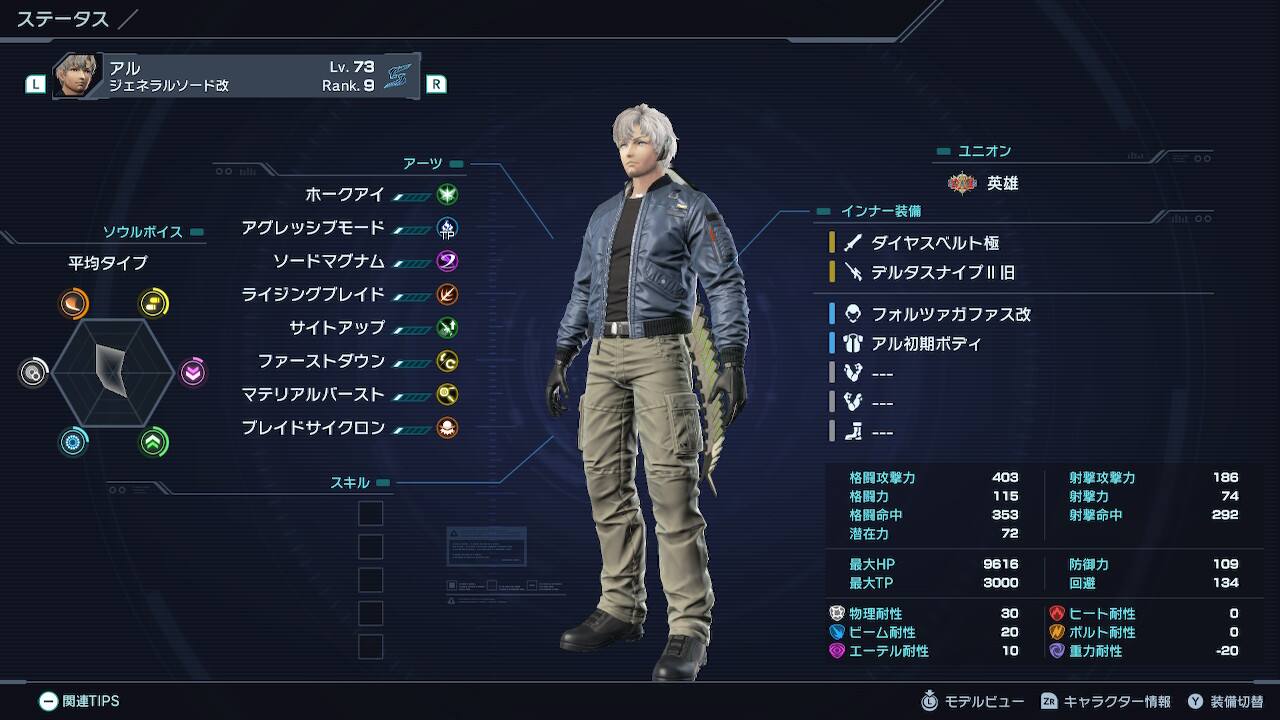This screenshot has height=720, width=1280.
Task: Open the アル character header panel
Action: point(236,76)
